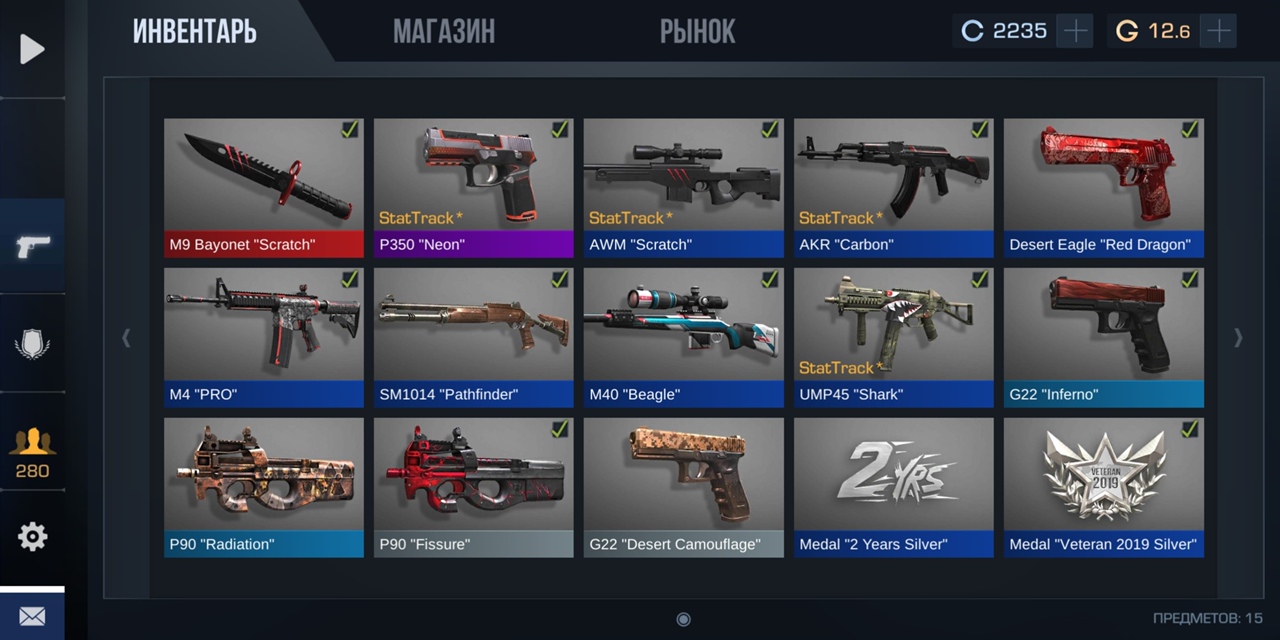Select the P90 "Radiation" skin
Screen dimensions: 1280x640
pyautogui.click(x=264, y=487)
